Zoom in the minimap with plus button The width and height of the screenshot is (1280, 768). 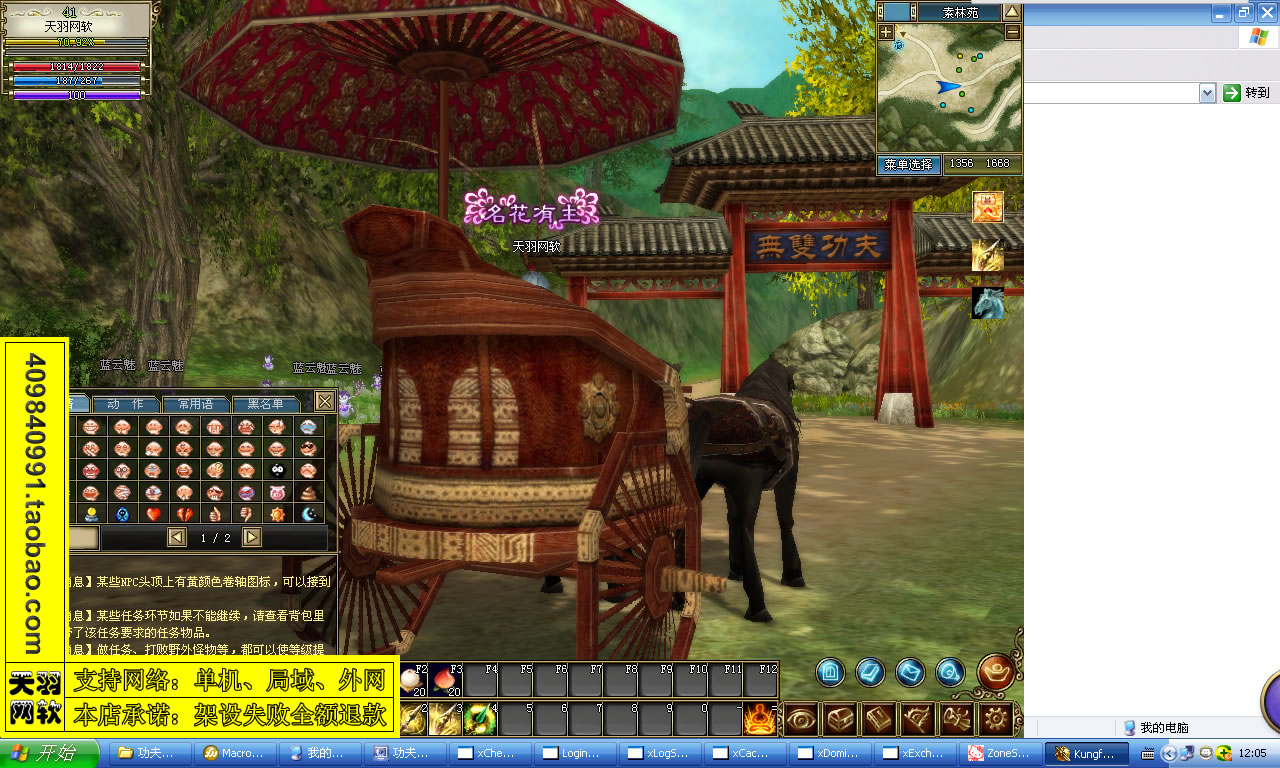point(886,32)
